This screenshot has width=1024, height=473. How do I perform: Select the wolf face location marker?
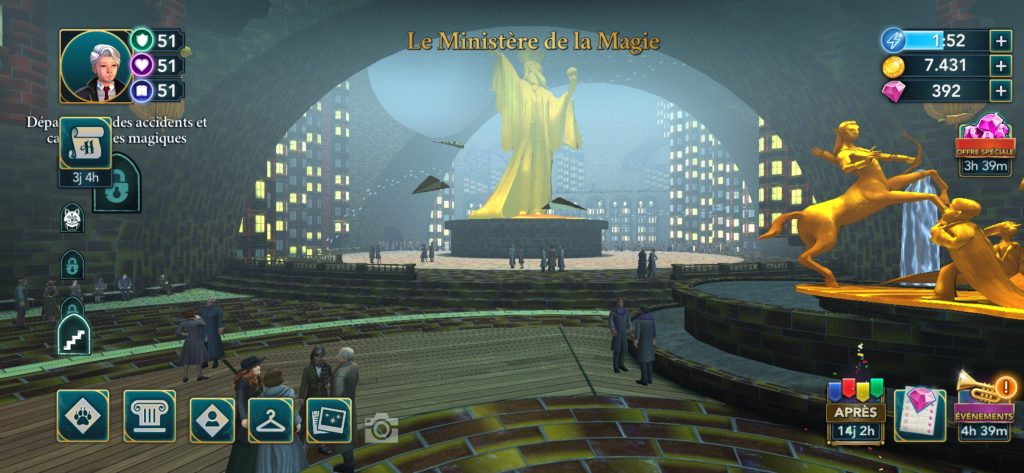coord(72,217)
